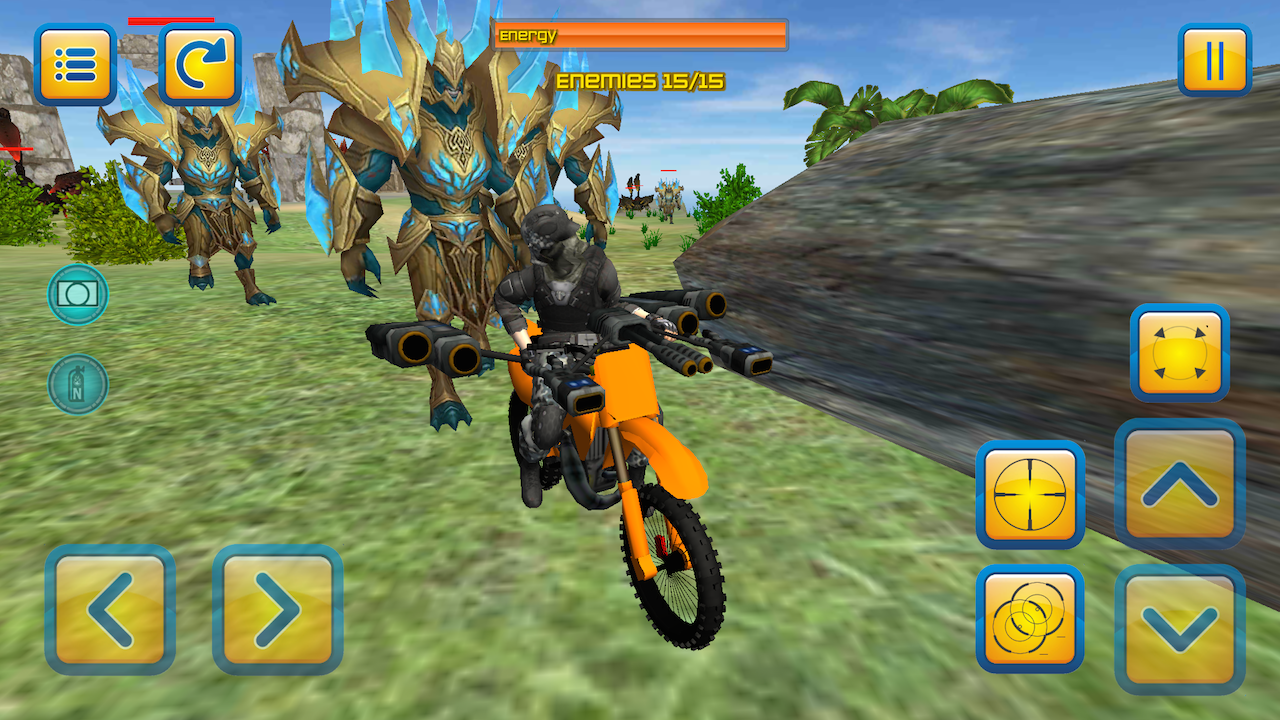This screenshot has width=1280, height=720.
Task: Open the in-game menu list
Action: (x=75, y=61)
